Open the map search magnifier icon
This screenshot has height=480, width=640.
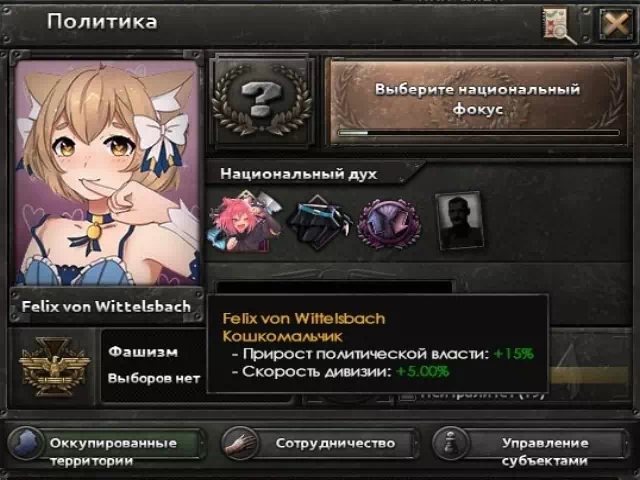pyautogui.click(x=560, y=25)
